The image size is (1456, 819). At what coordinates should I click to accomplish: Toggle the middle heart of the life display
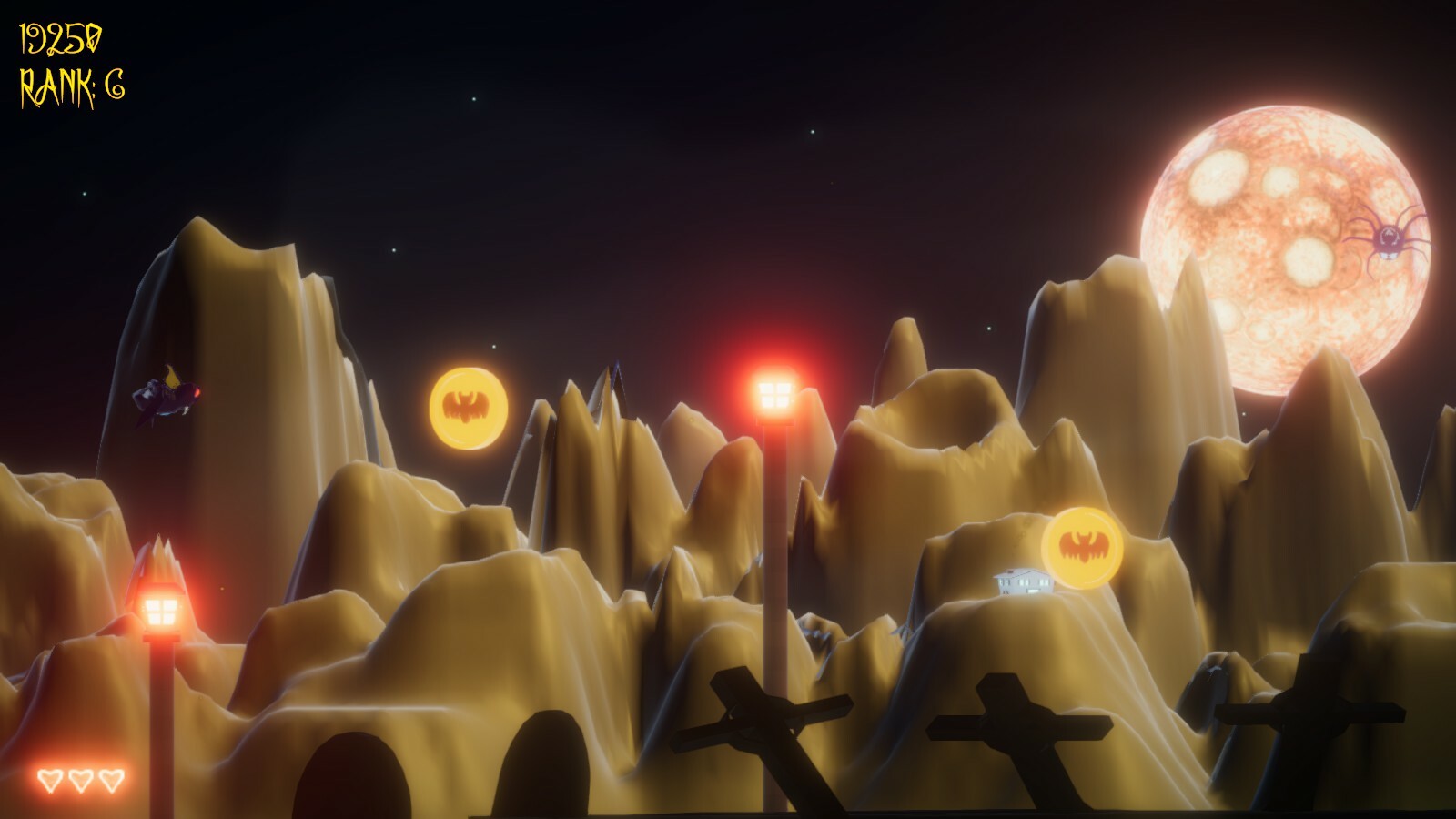point(80,780)
